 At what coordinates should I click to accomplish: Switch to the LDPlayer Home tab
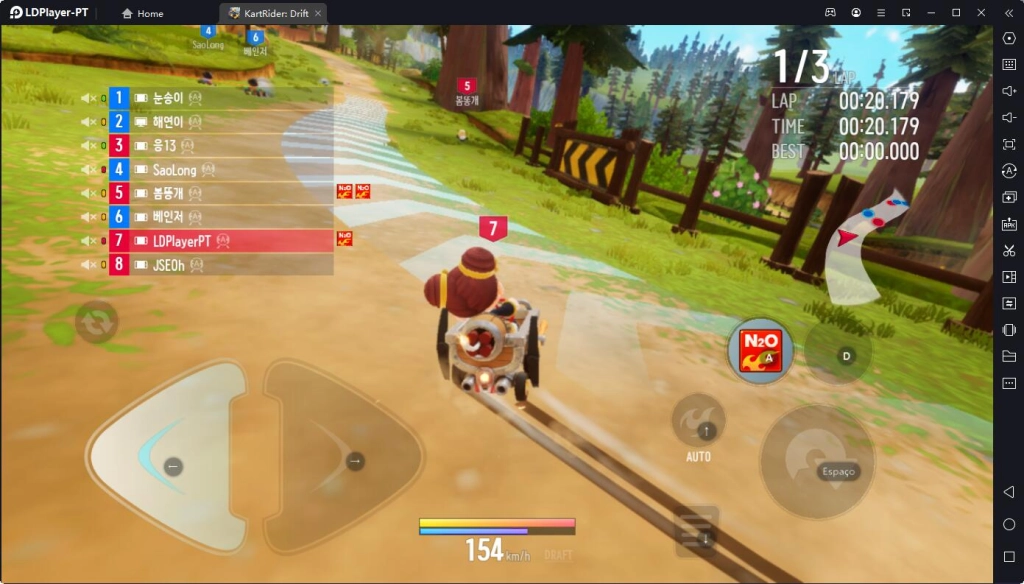pos(142,14)
